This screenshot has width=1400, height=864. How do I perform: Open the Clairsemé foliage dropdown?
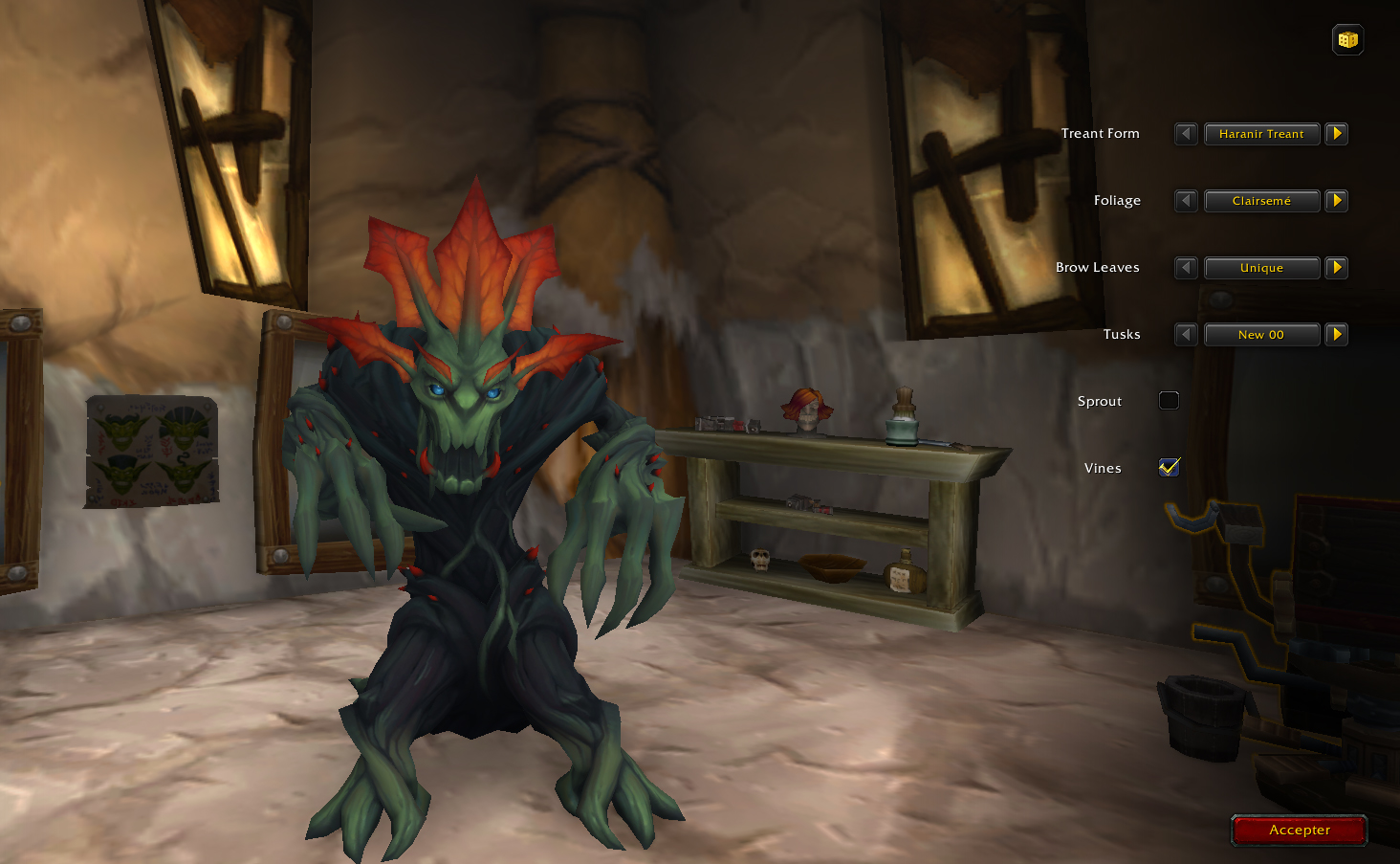click(x=1261, y=201)
